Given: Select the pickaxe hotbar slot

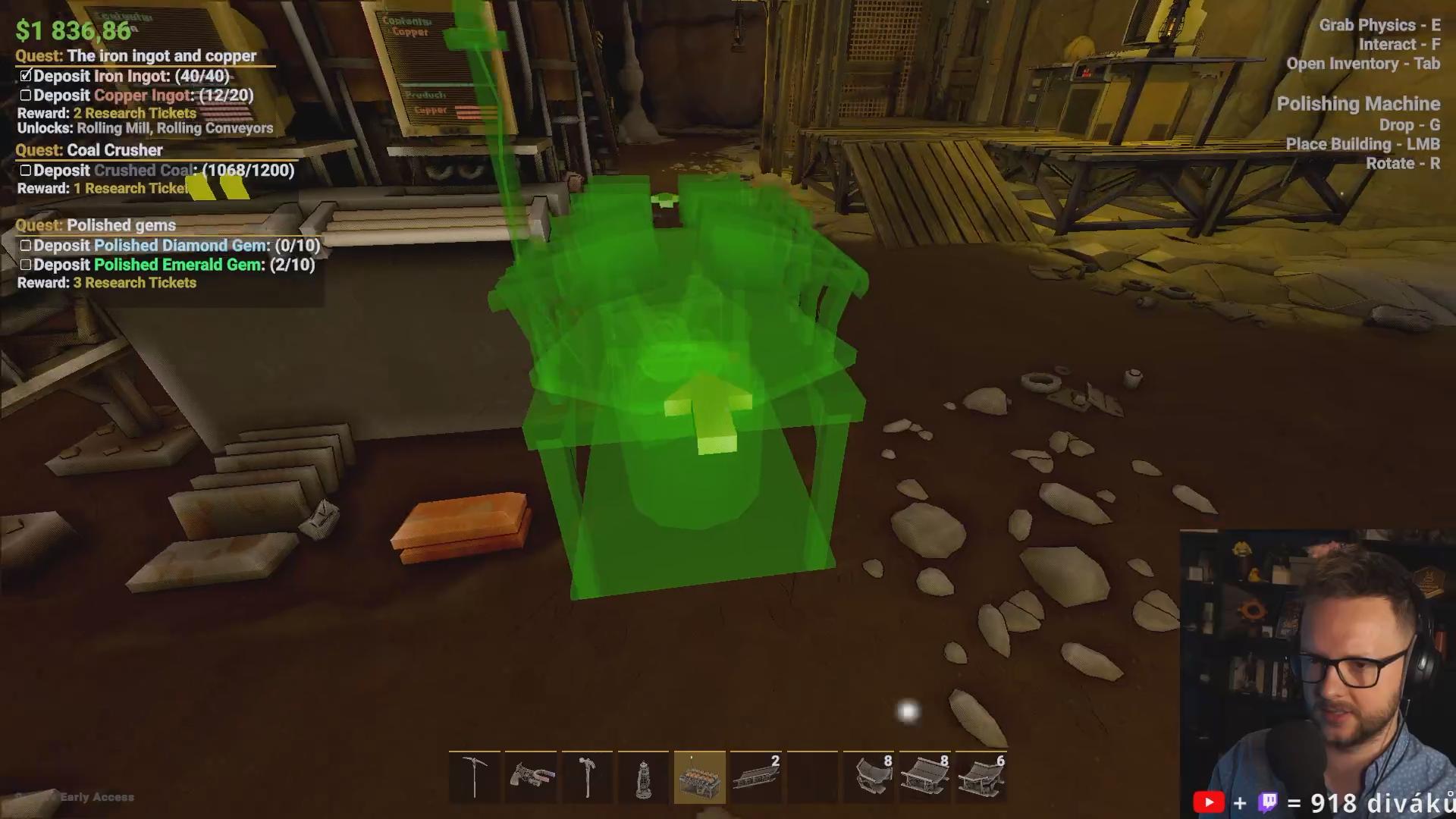Looking at the screenshot, I should 475,777.
